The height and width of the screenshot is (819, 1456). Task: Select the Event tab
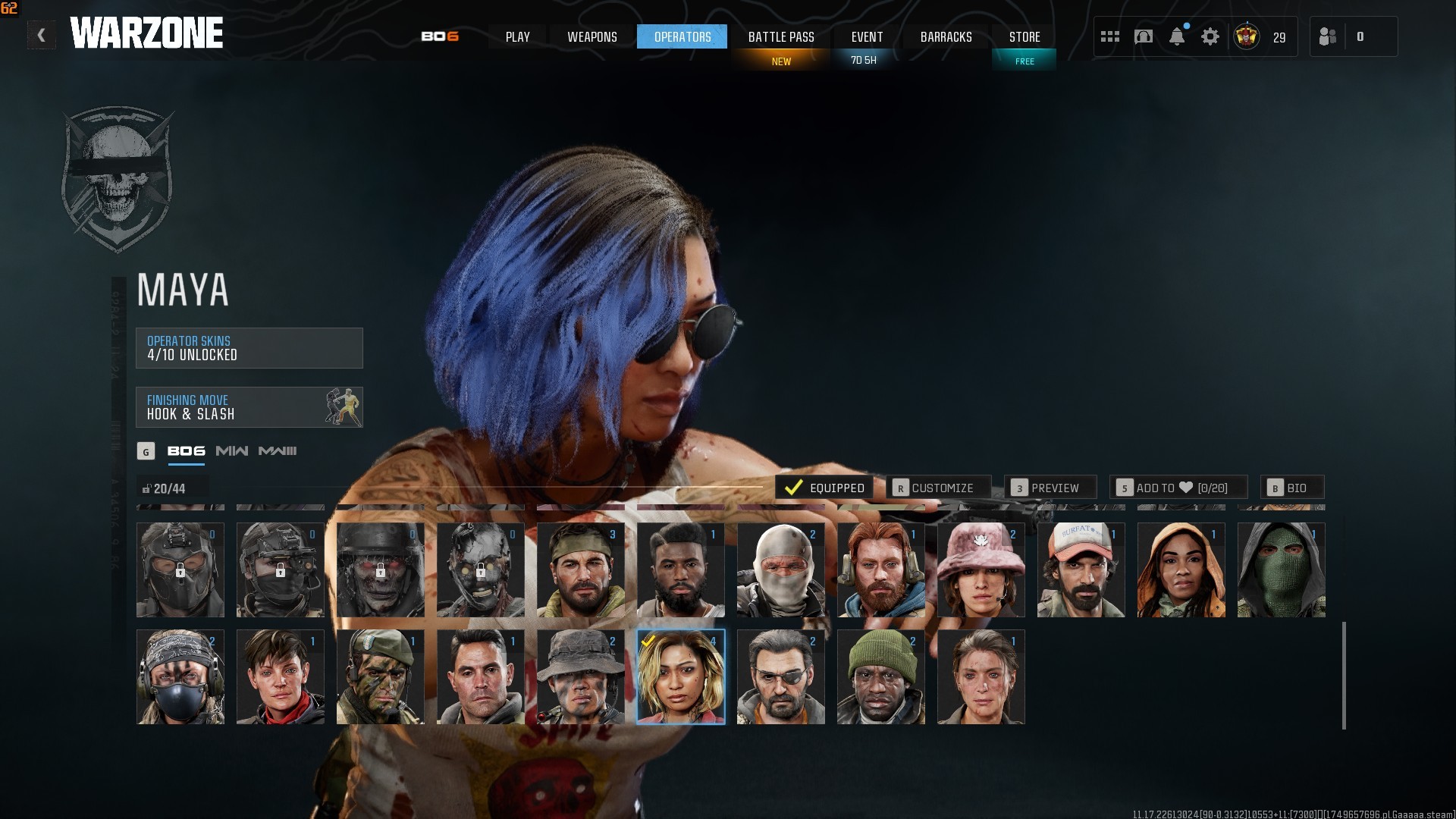pyautogui.click(x=867, y=36)
